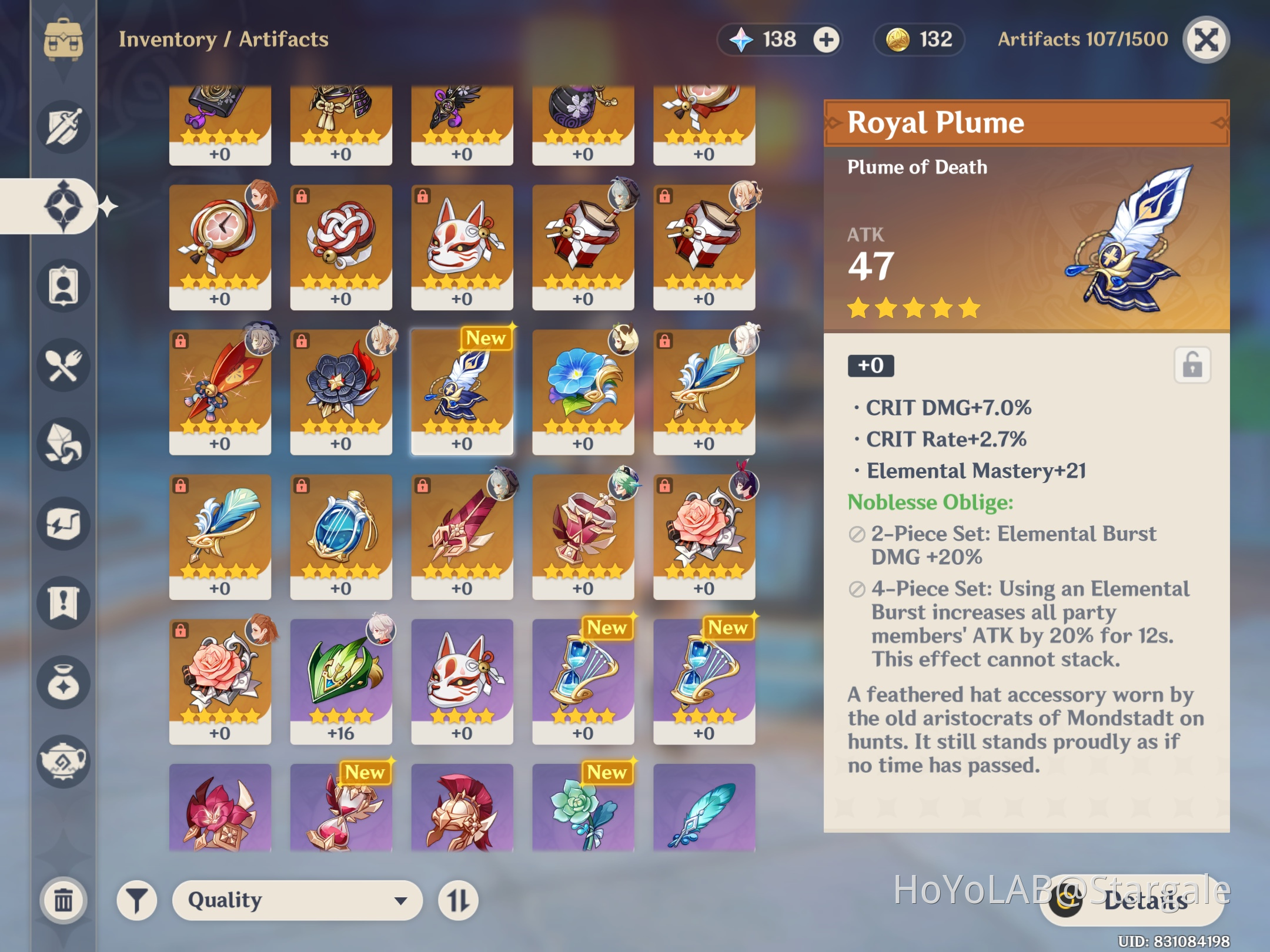This screenshot has height=952, width=1270.
Task: Buy Primogems with the plus button
Action: (x=827, y=40)
